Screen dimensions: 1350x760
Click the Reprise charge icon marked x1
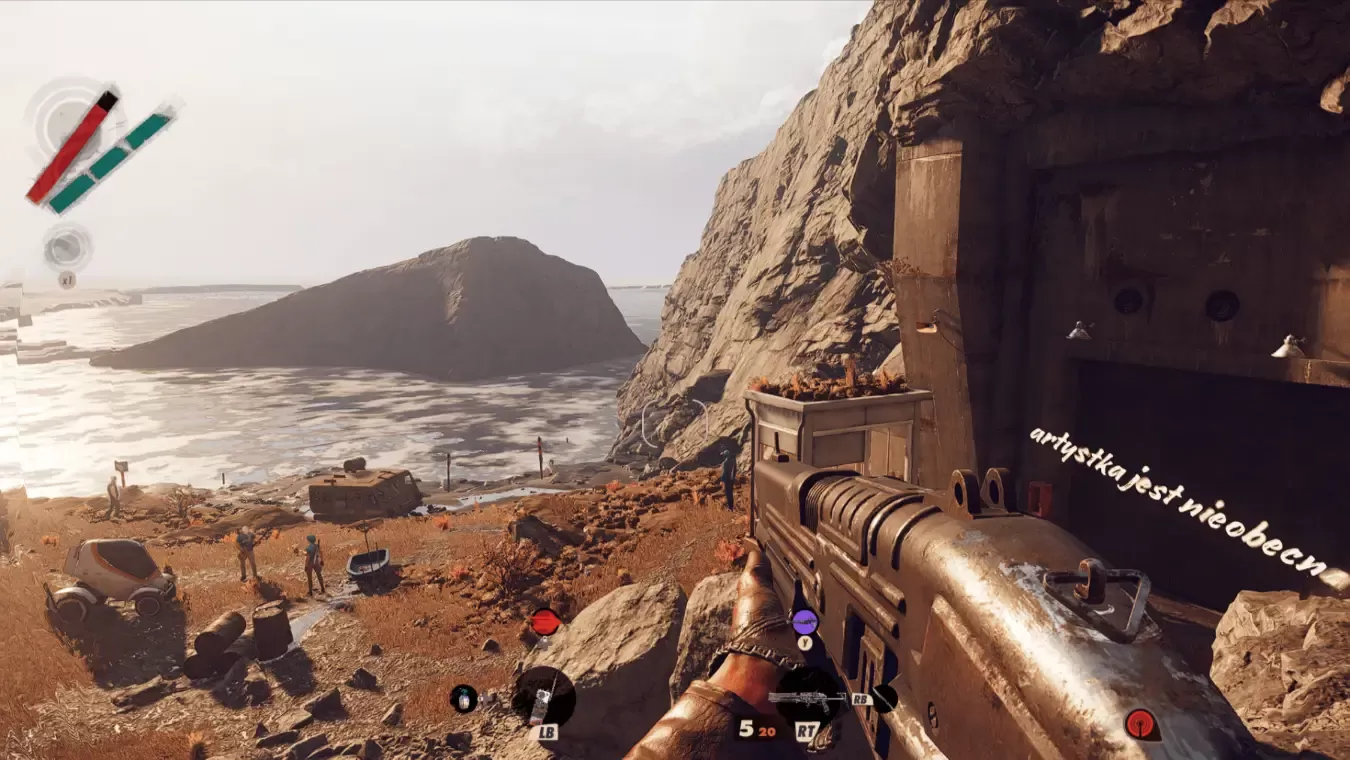click(67, 249)
